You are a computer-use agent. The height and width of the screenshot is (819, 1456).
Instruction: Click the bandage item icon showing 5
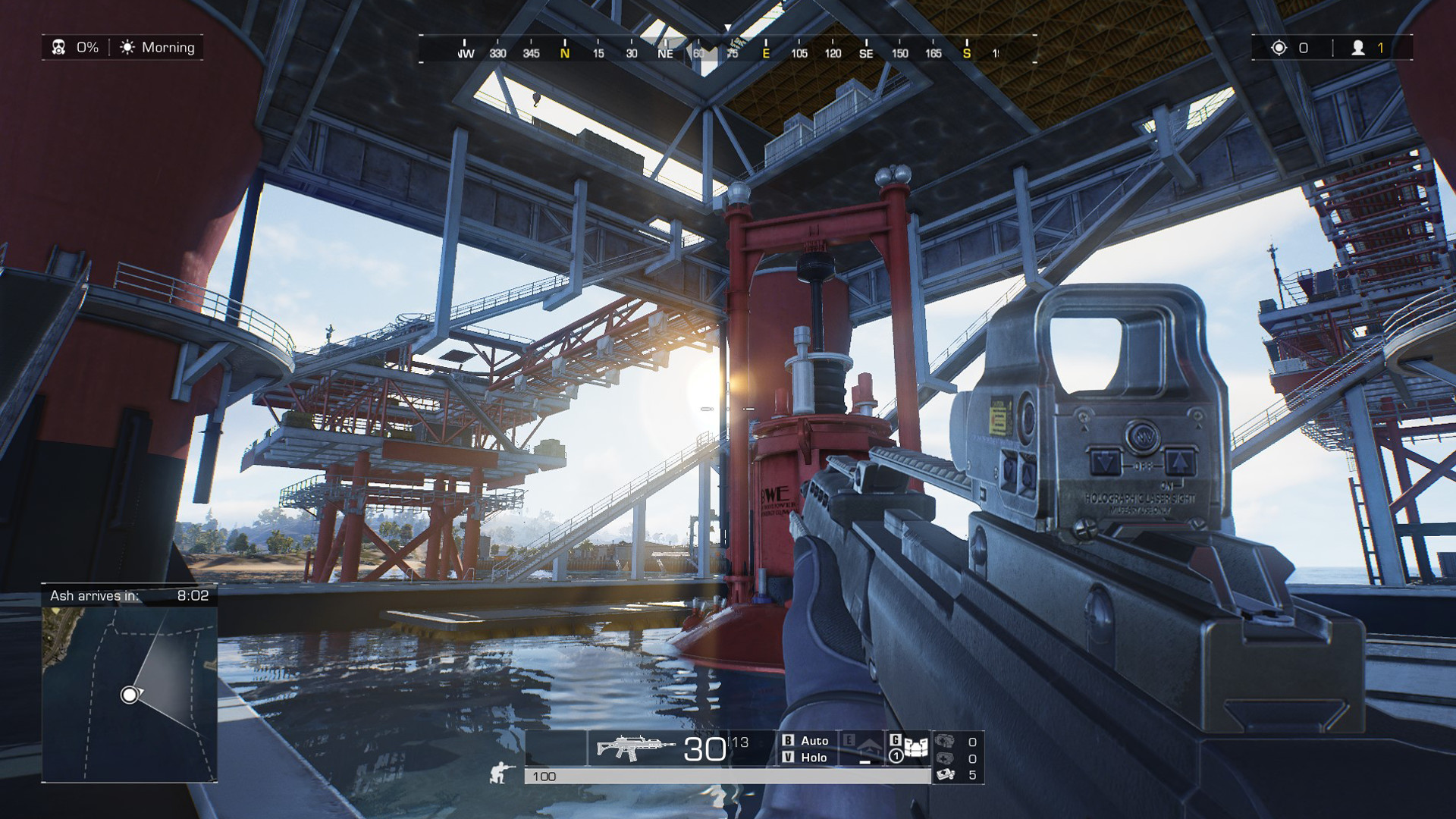[944, 773]
